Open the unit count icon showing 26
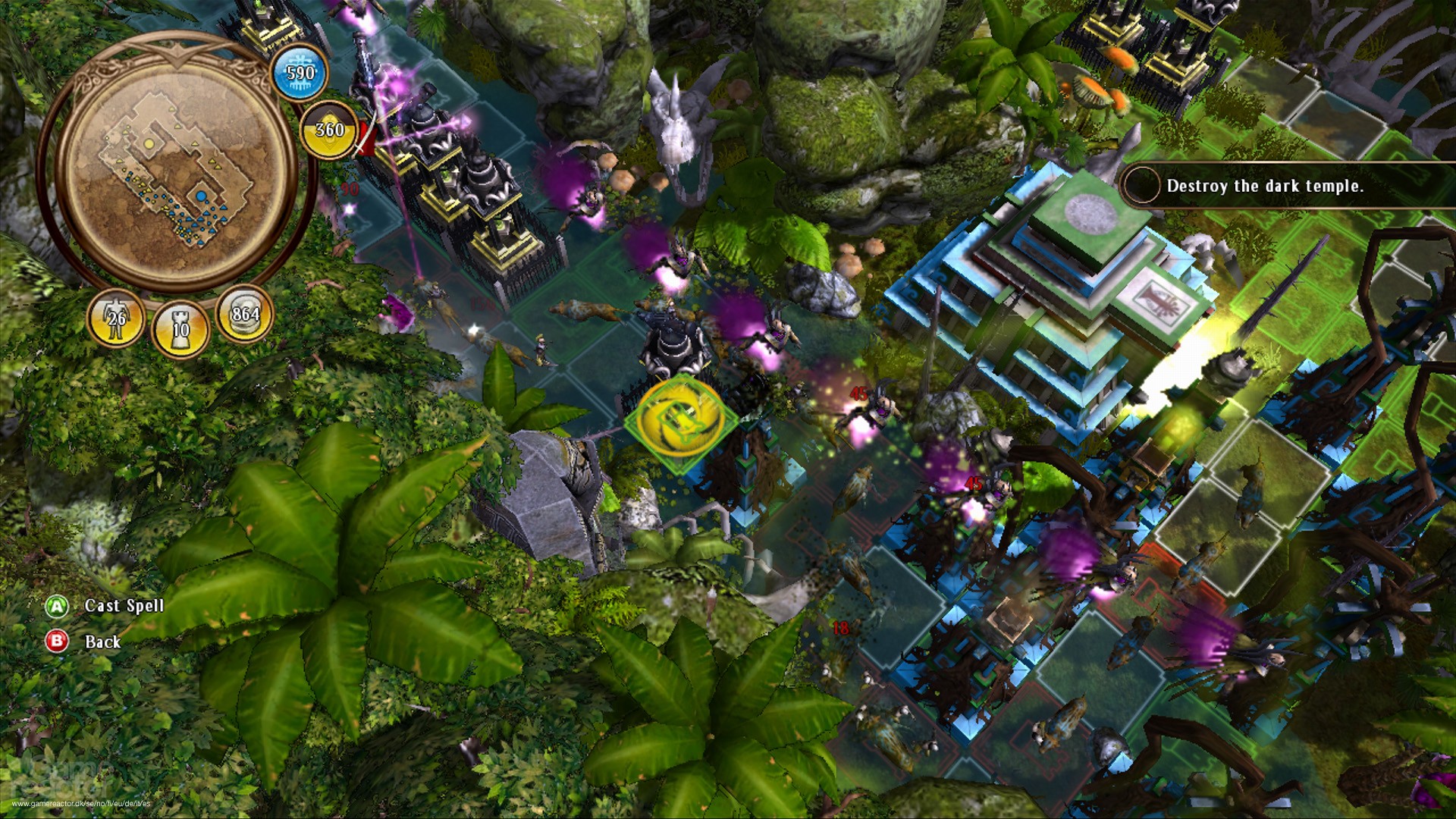The height and width of the screenshot is (819, 1456). coord(118,318)
